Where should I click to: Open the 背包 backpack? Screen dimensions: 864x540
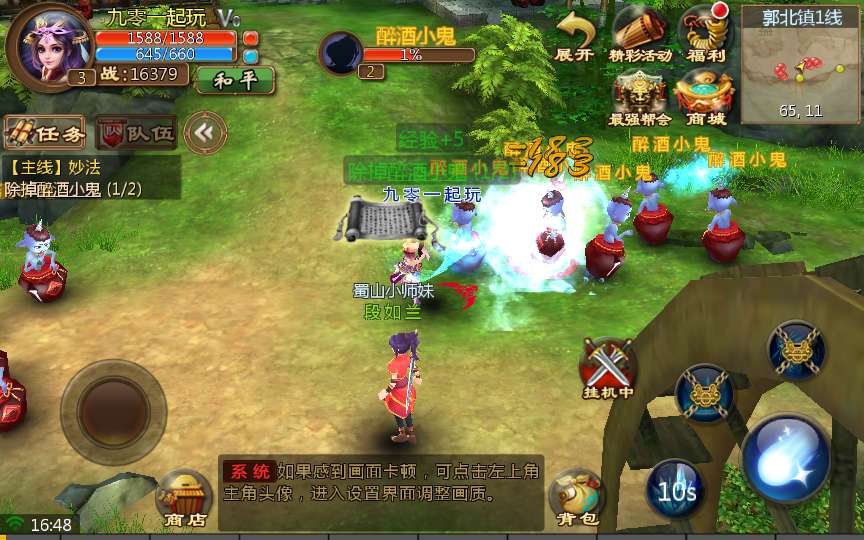pyautogui.click(x=576, y=496)
